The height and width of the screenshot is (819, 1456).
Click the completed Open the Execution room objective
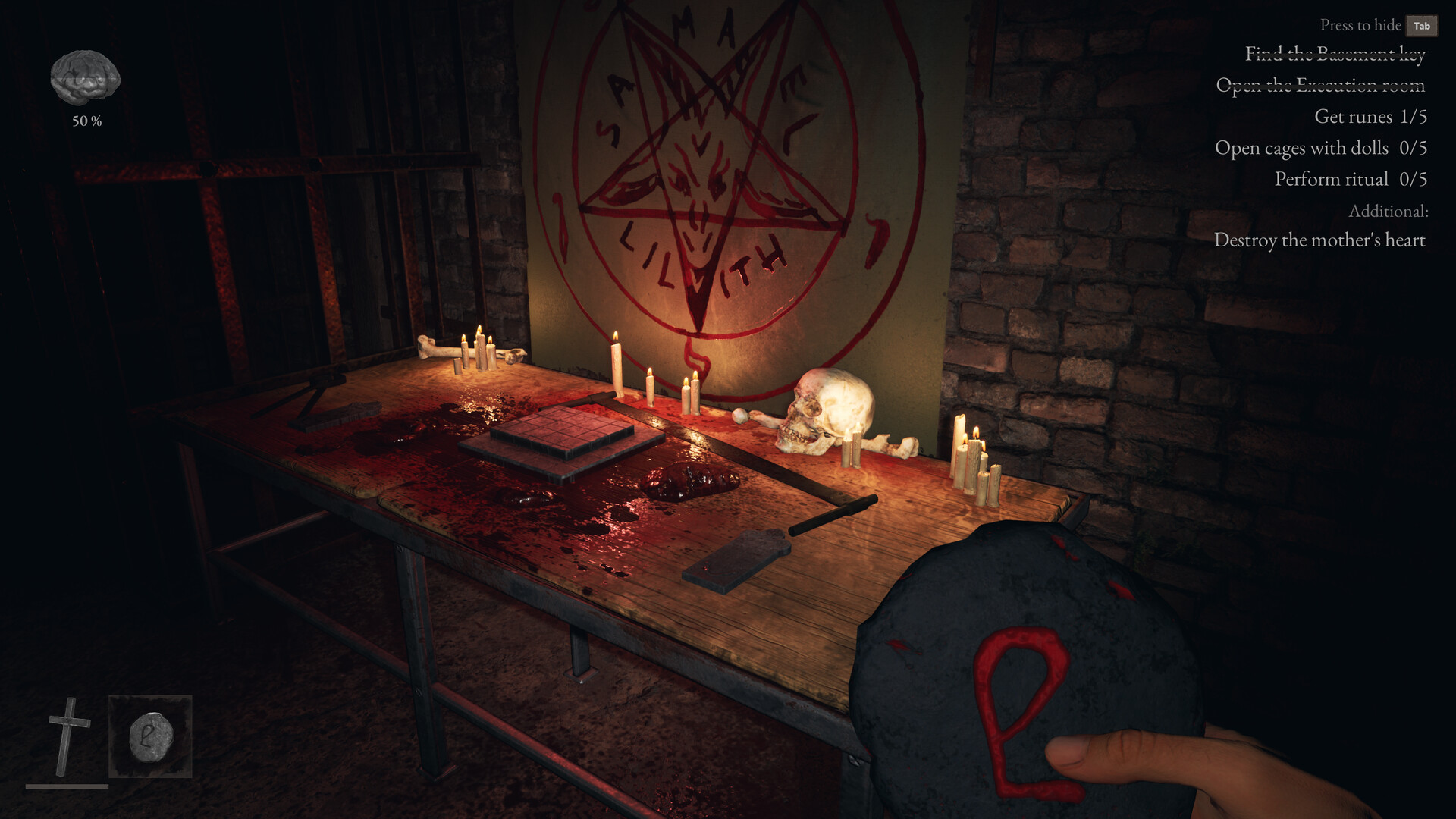pyautogui.click(x=1321, y=86)
